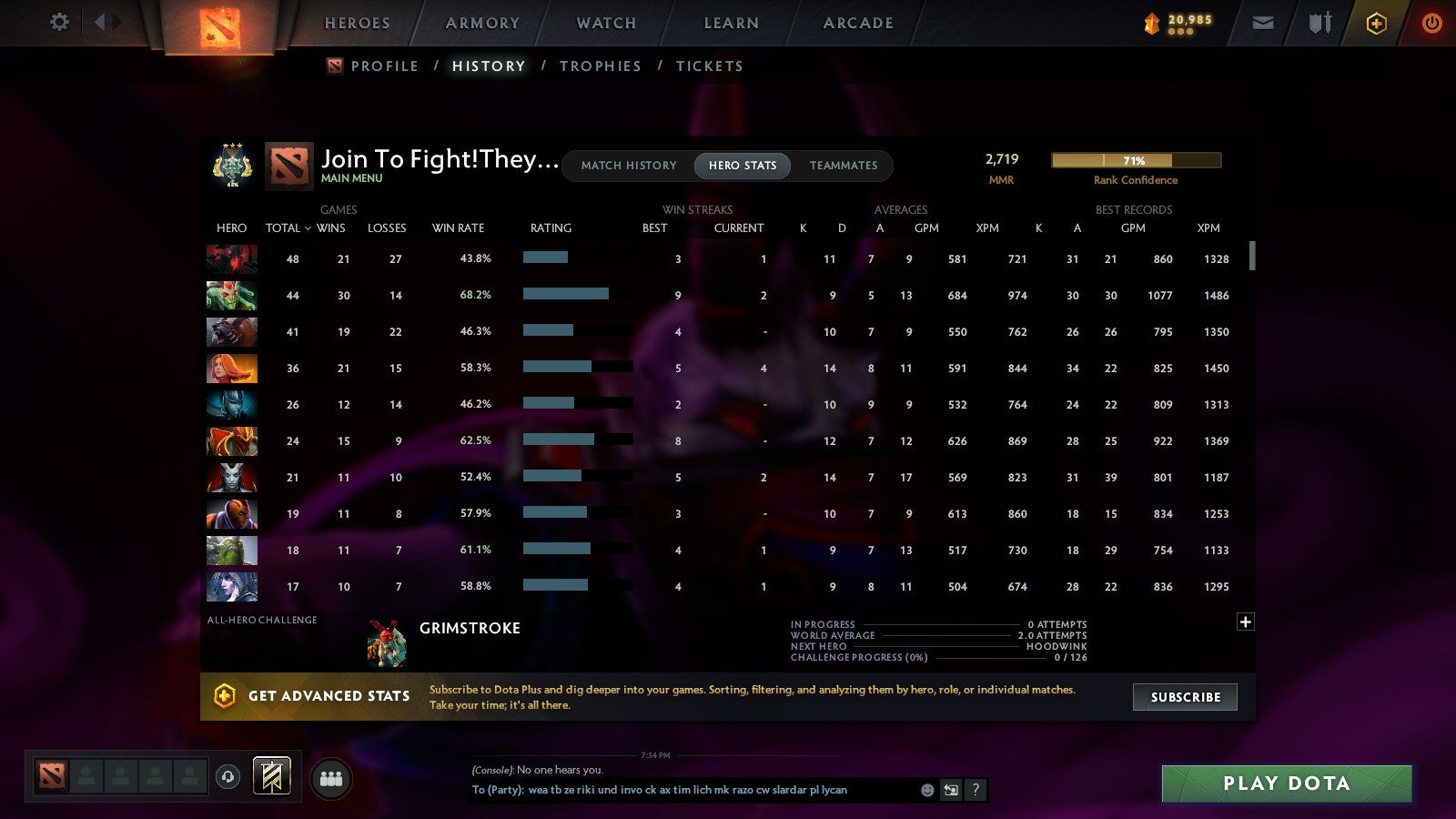Image resolution: width=1456 pixels, height=819 pixels.
Task: Click the emoticon icon in the chat bar
Action: [925, 791]
